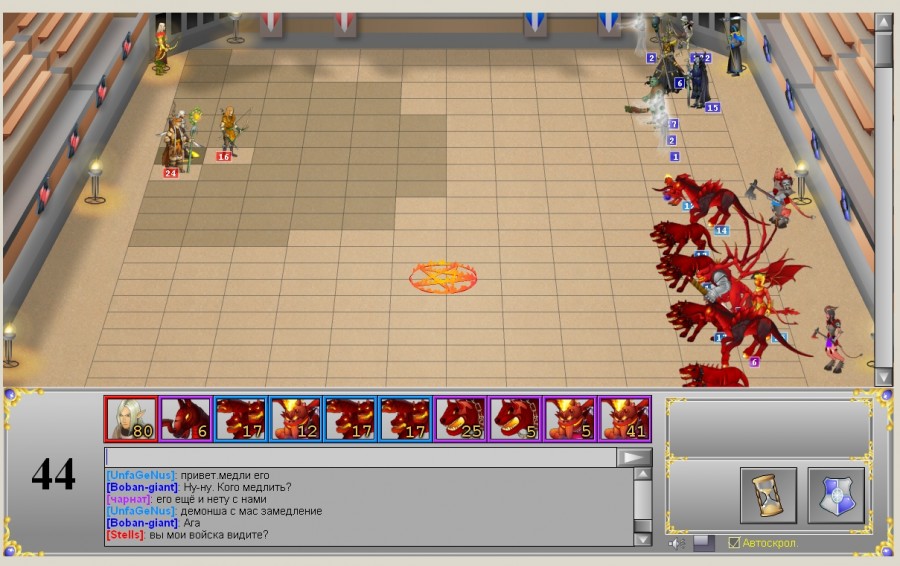Send the chat message with arrow button

click(x=634, y=457)
